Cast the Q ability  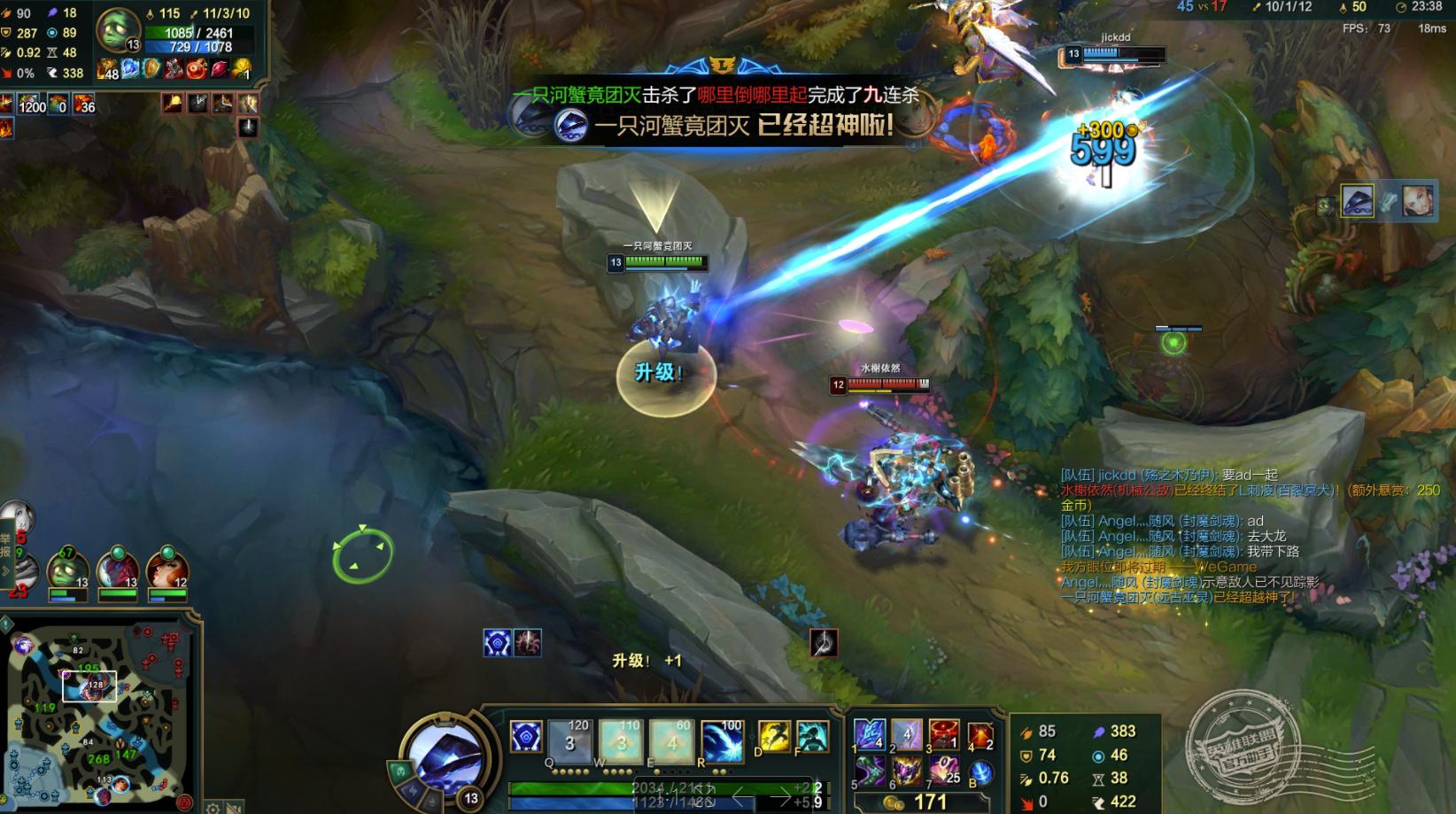tap(570, 740)
